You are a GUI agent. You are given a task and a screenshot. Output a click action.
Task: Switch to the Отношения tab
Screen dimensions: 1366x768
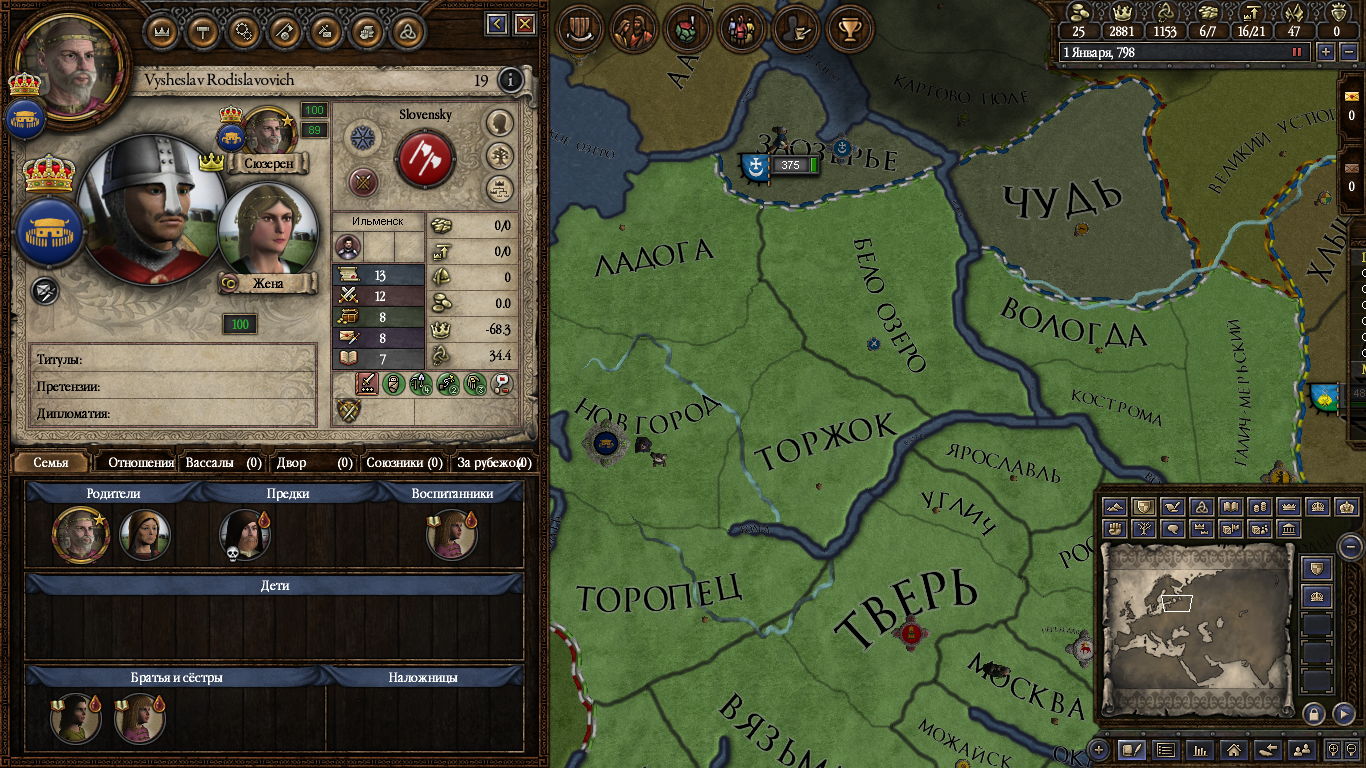[140, 463]
